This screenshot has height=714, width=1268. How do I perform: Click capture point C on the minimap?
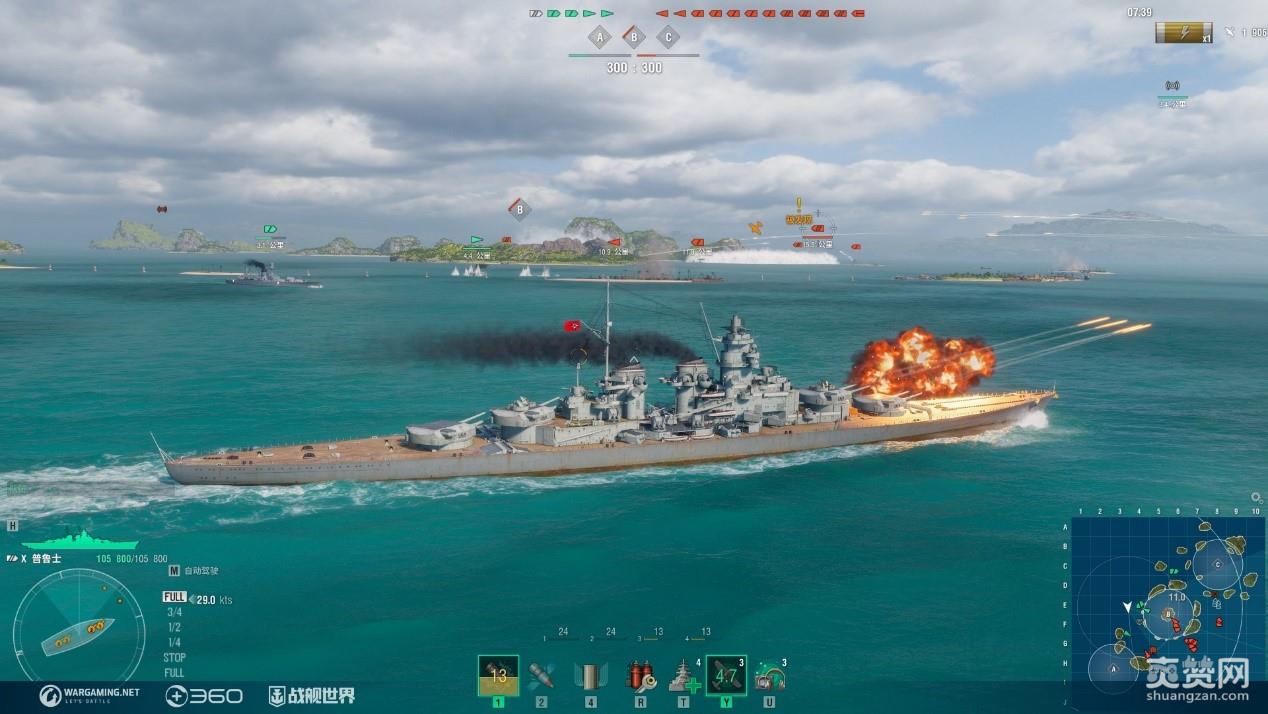[x=1217, y=564]
